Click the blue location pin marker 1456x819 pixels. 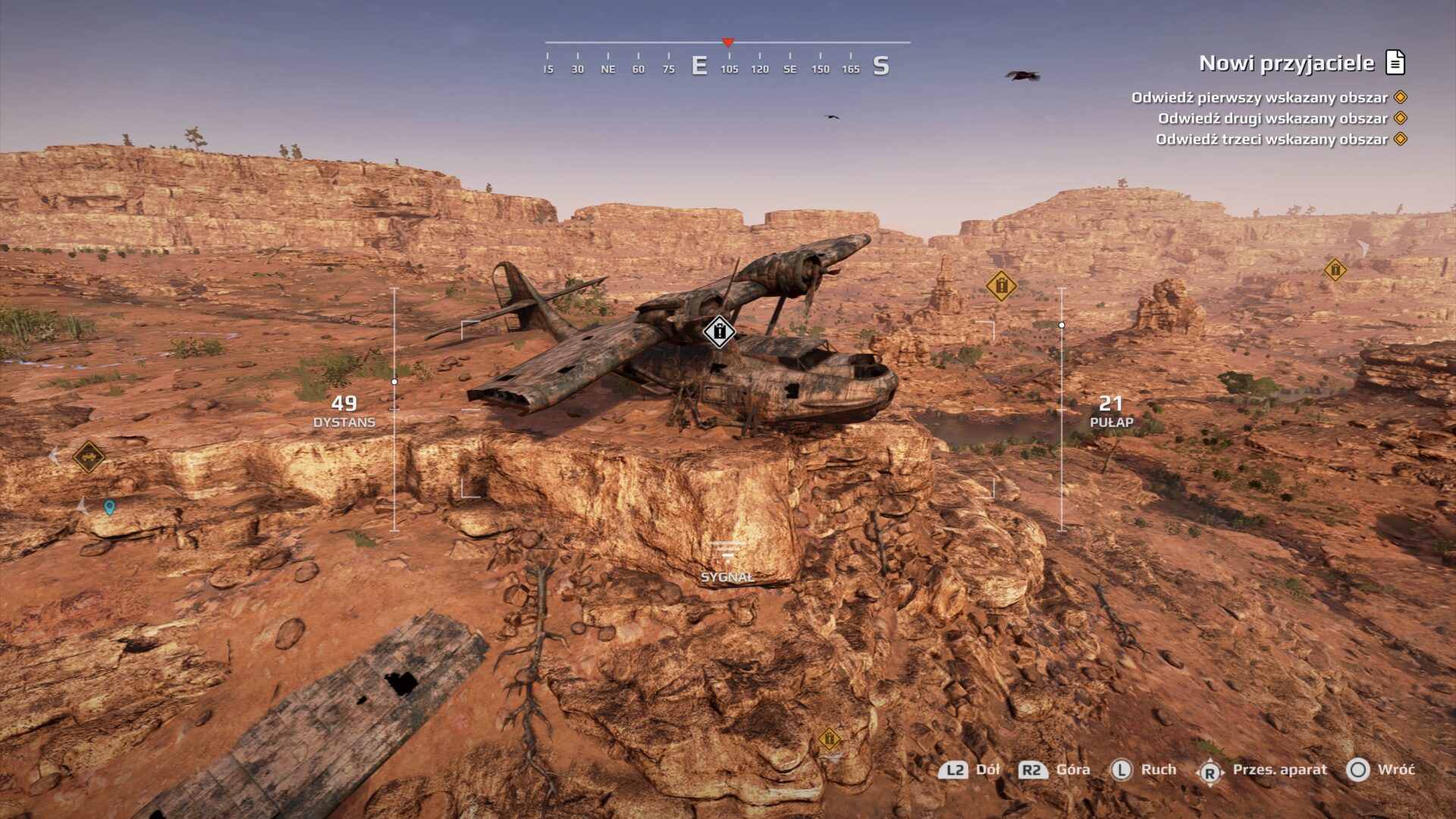coord(110,507)
